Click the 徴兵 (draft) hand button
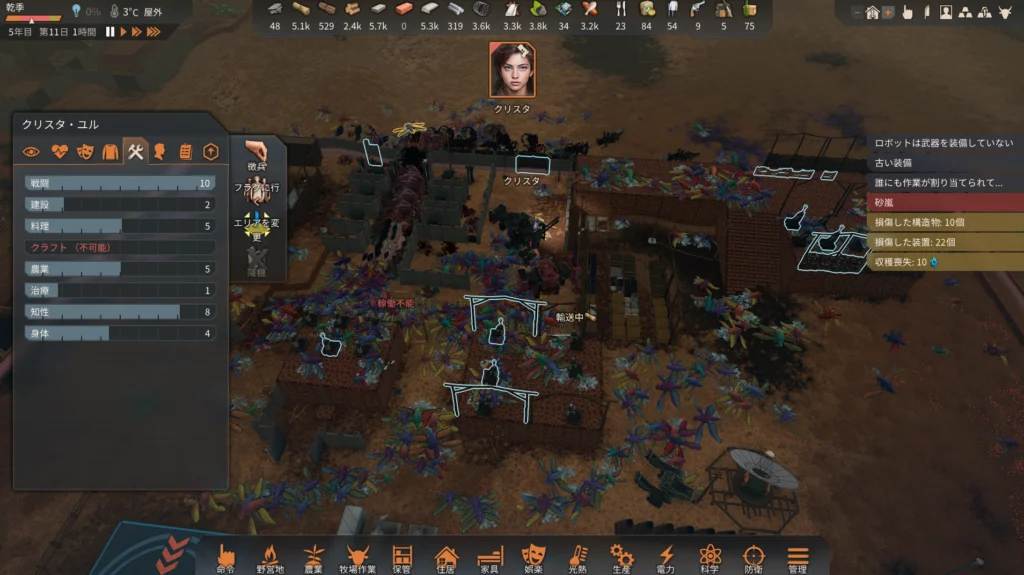 coord(256,156)
